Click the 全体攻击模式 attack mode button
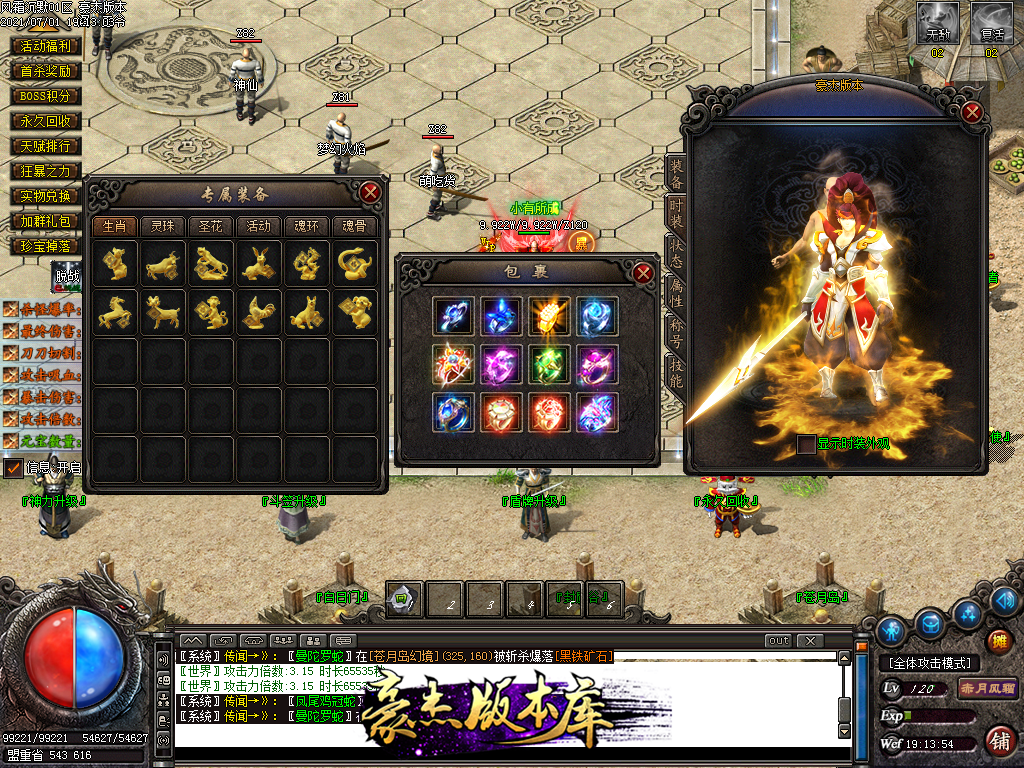The height and width of the screenshot is (768, 1024). click(x=930, y=663)
